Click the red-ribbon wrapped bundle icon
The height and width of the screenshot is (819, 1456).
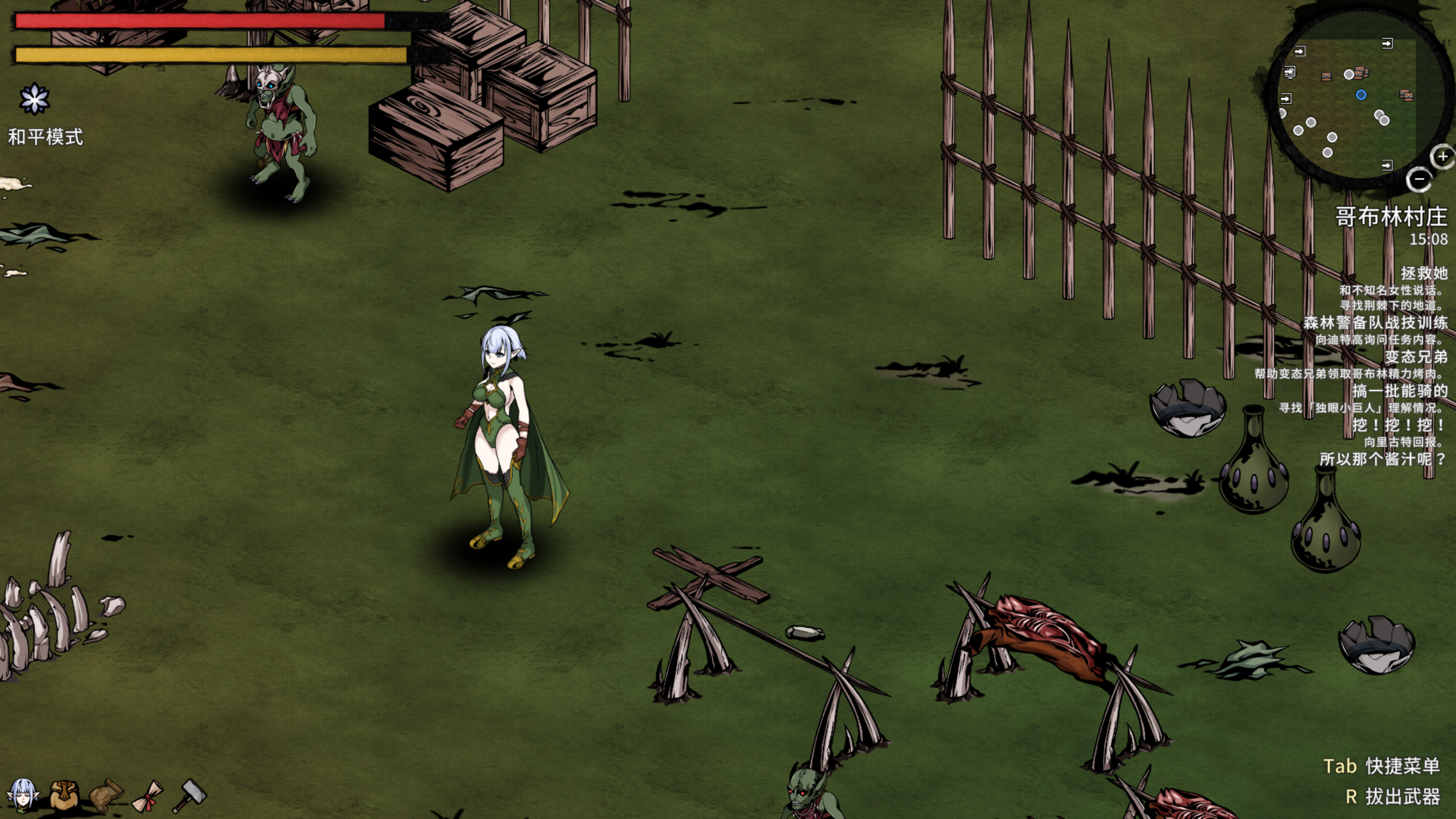click(148, 795)
